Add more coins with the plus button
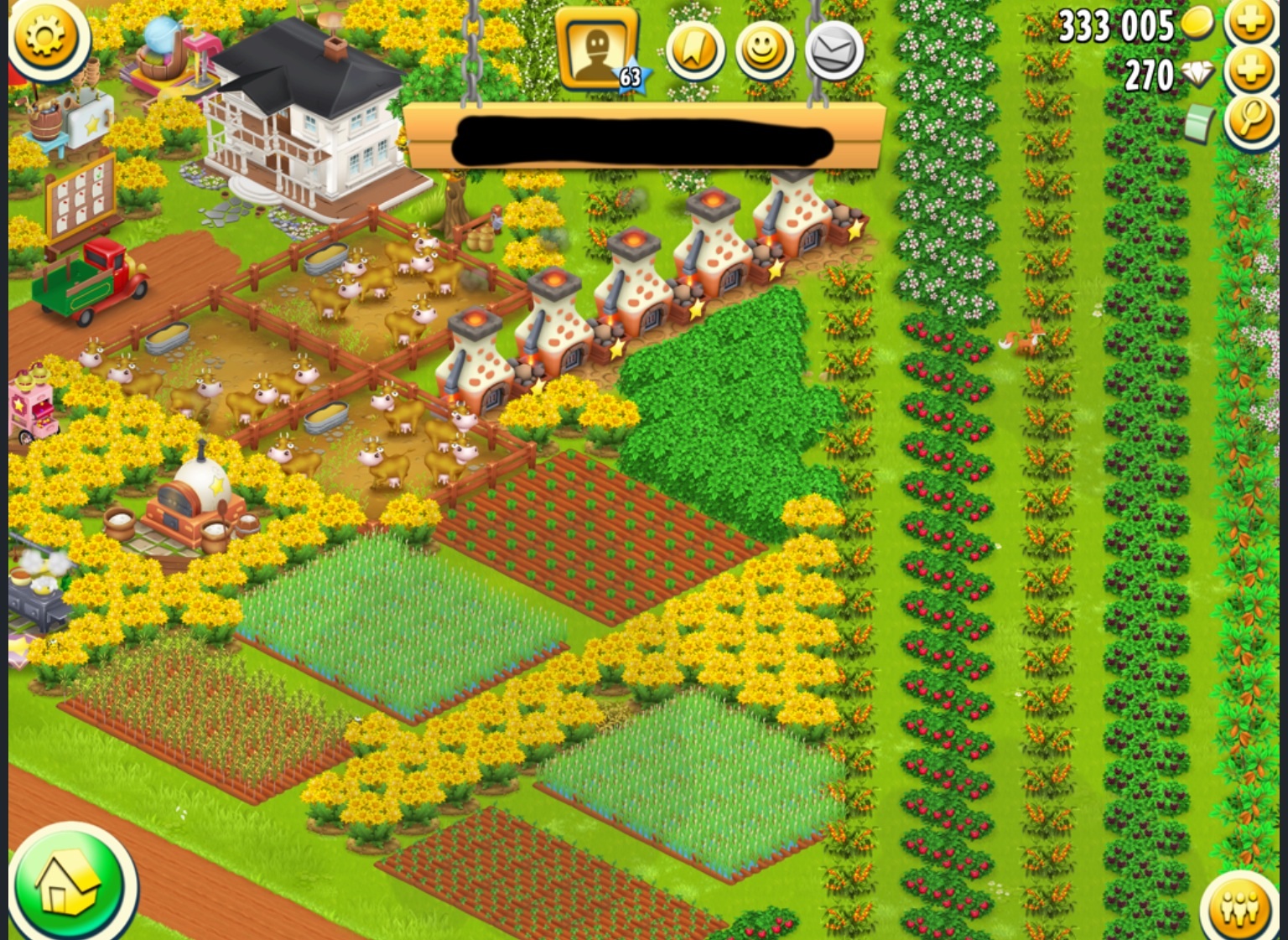Image resolution: width=1288 pixels, height=940 pixels. 1252,22
